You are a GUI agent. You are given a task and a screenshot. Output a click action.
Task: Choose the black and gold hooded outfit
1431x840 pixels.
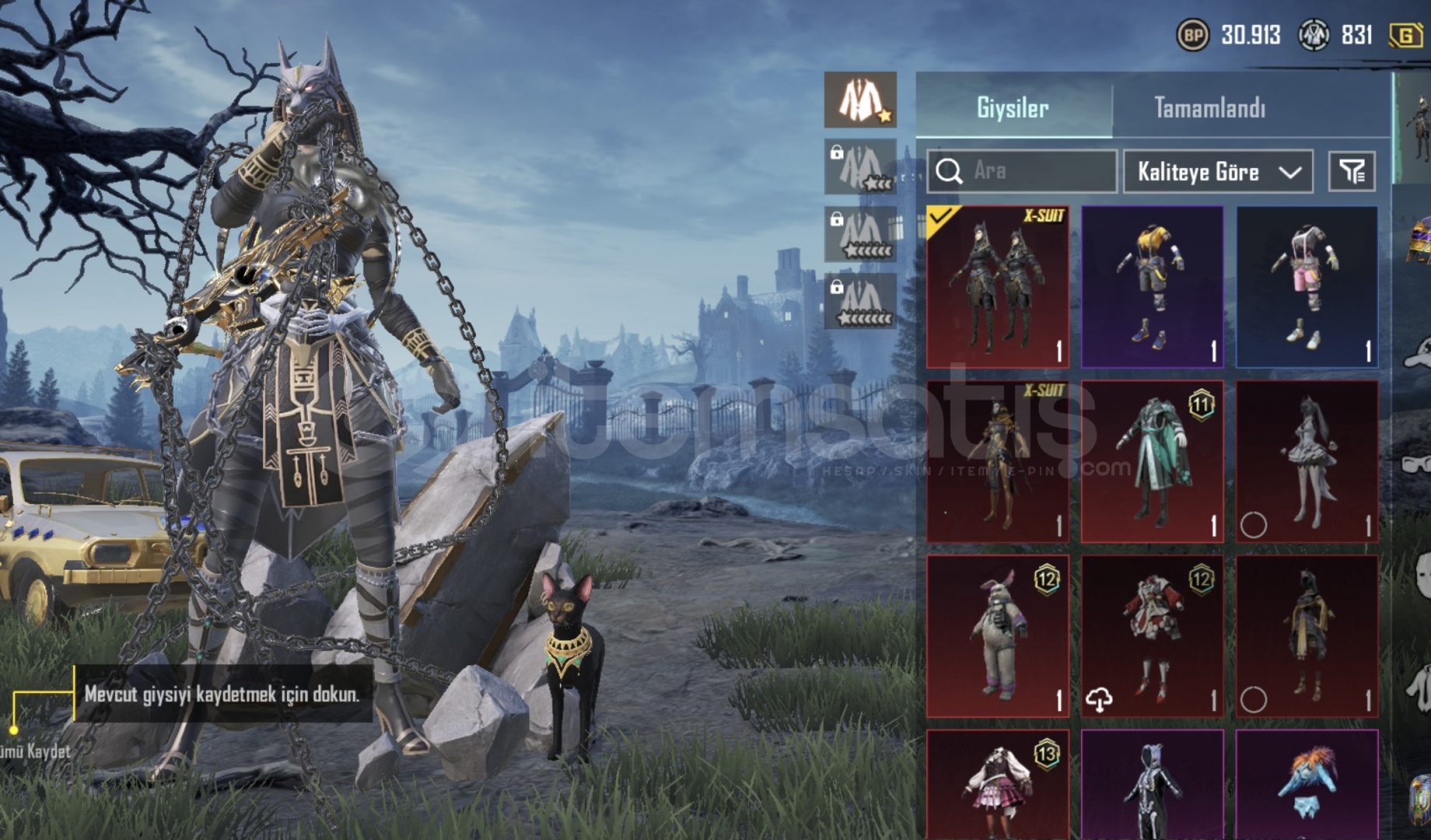click(x=1307, y=635)
